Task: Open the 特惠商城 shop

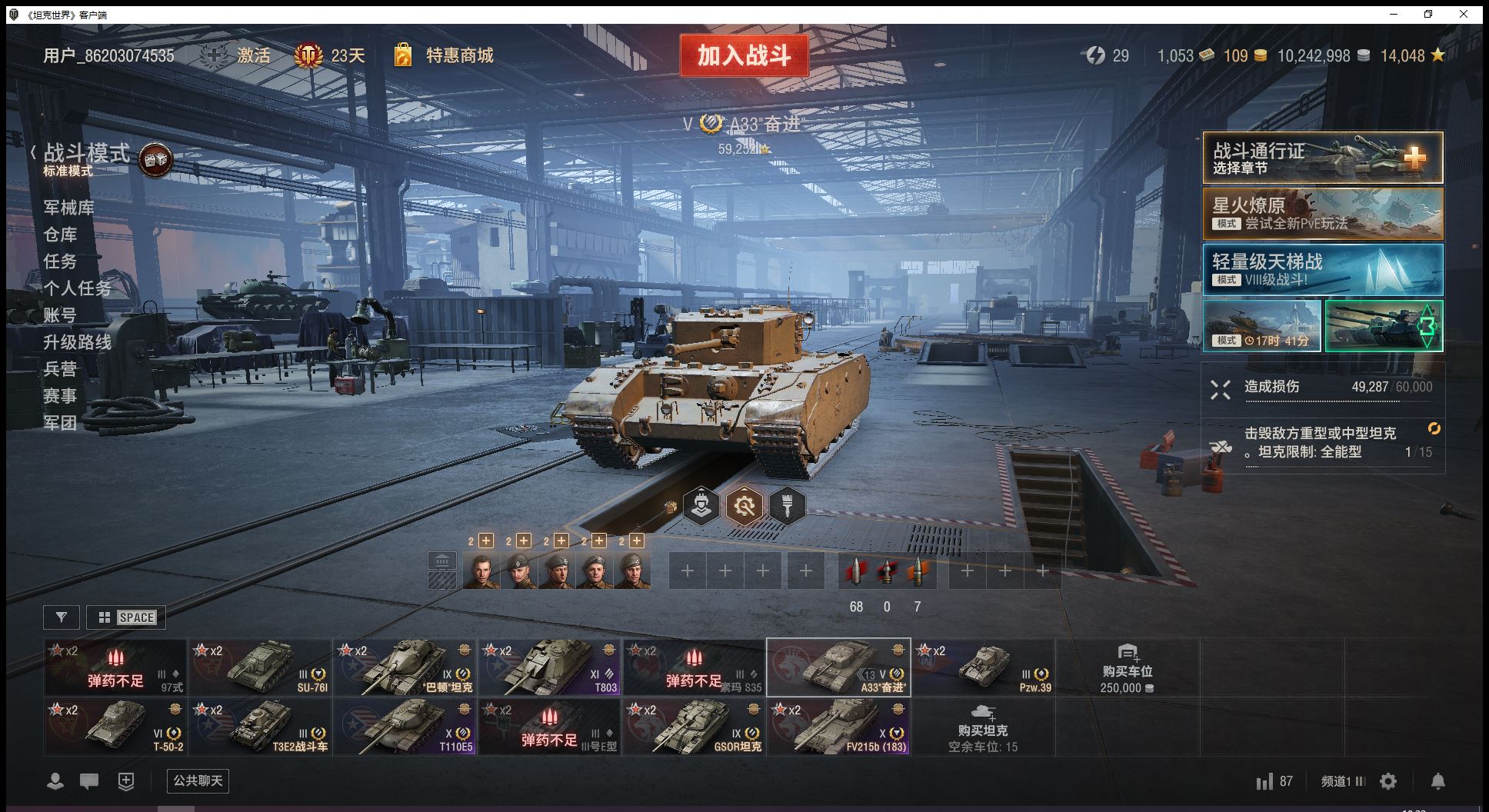Action: [458, 55]
